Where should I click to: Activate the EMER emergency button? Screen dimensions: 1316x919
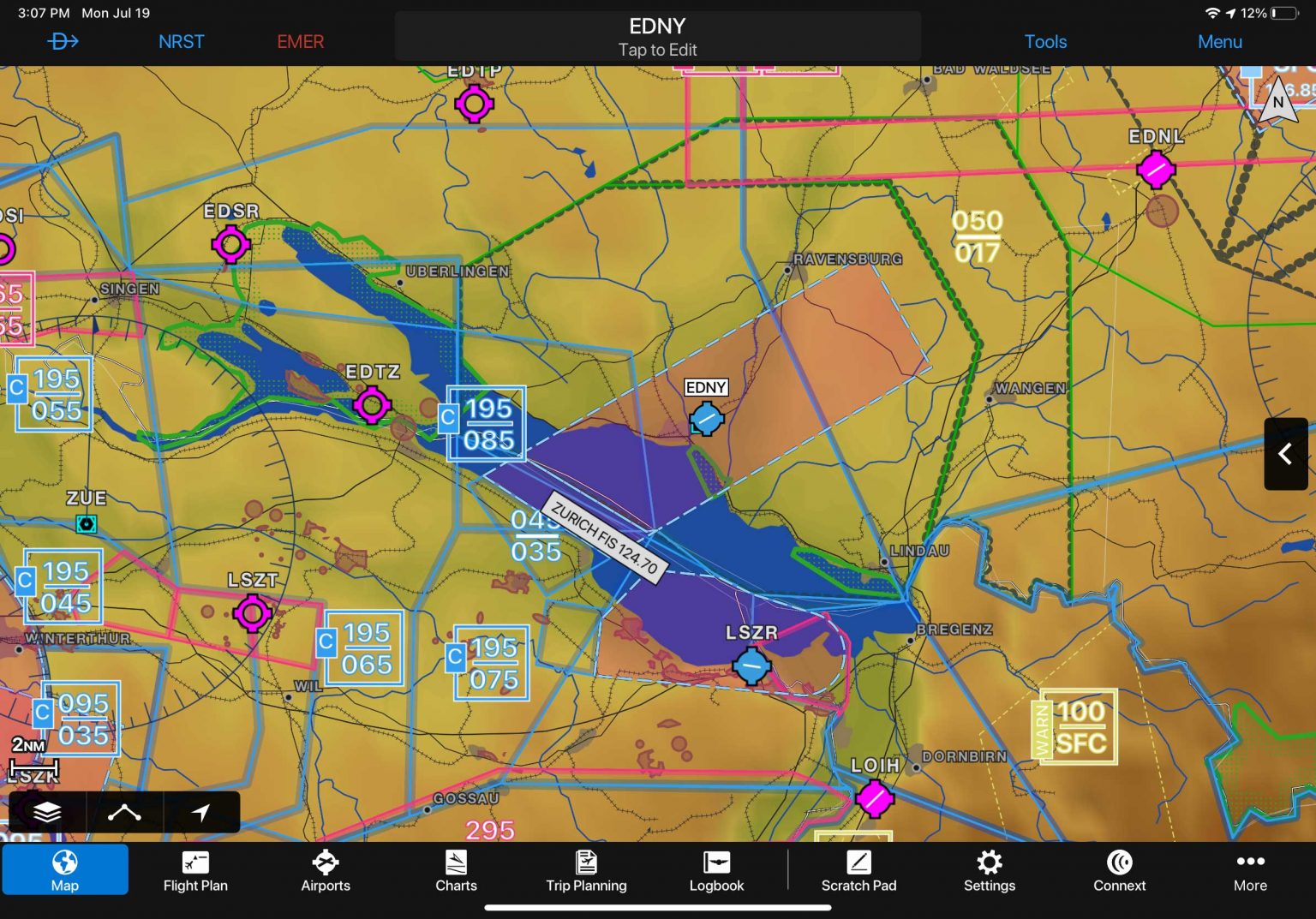point(300,40)
